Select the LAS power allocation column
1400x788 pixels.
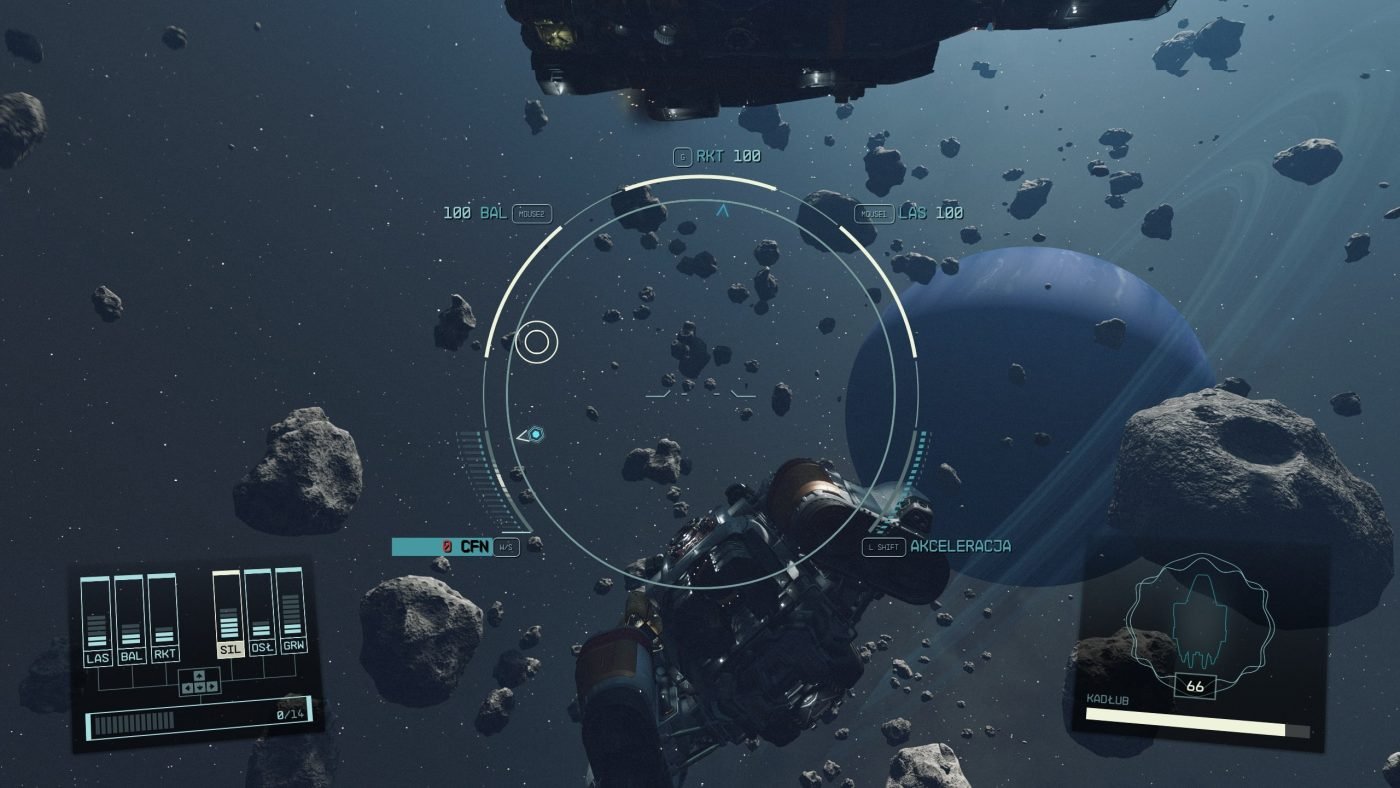click(x=96, y=620)
